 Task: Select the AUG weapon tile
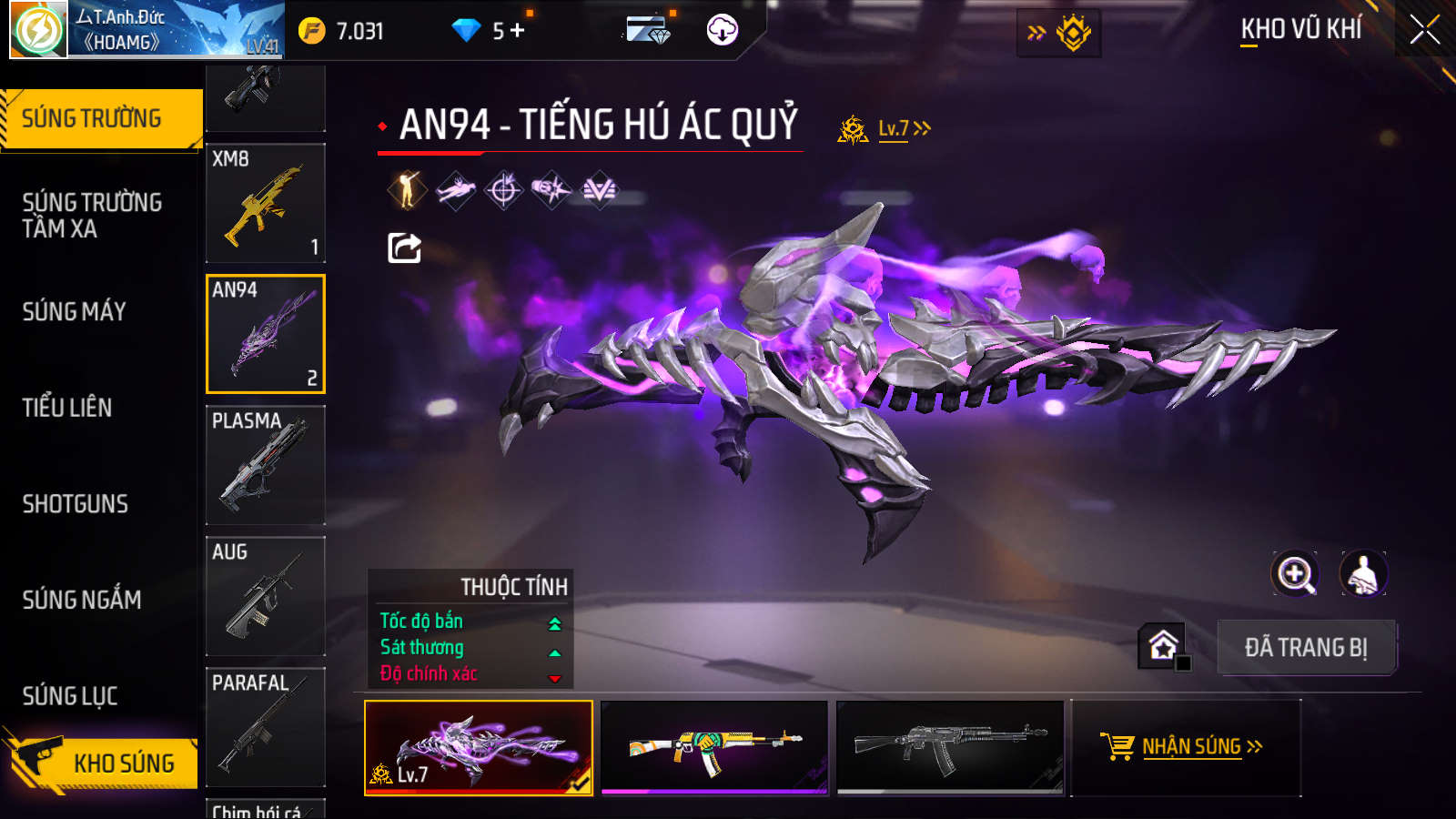[266, 596]
